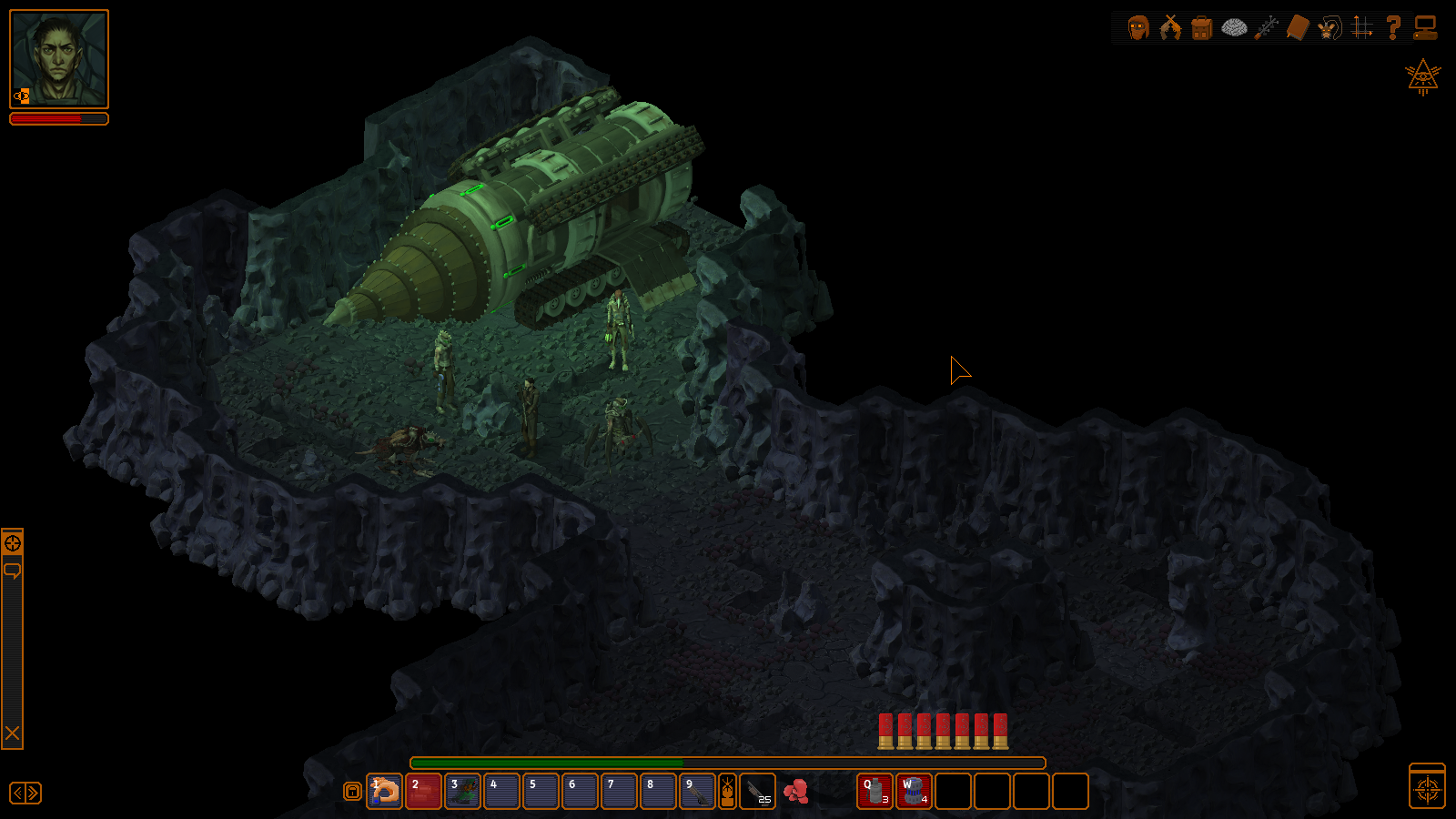Select the hotbar slot 9 weapon
The image size is (1456, 819).
pyautogui.click(x=697, y=791)
